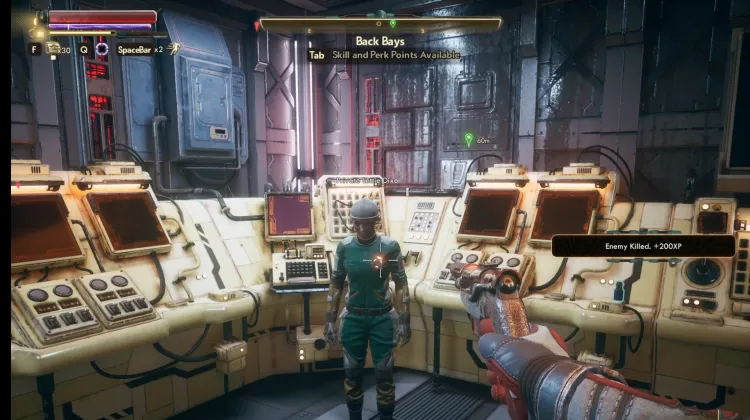Click the Enemy Killed +200XP notification
Screen dimensions: 750x420
(643, 245)
